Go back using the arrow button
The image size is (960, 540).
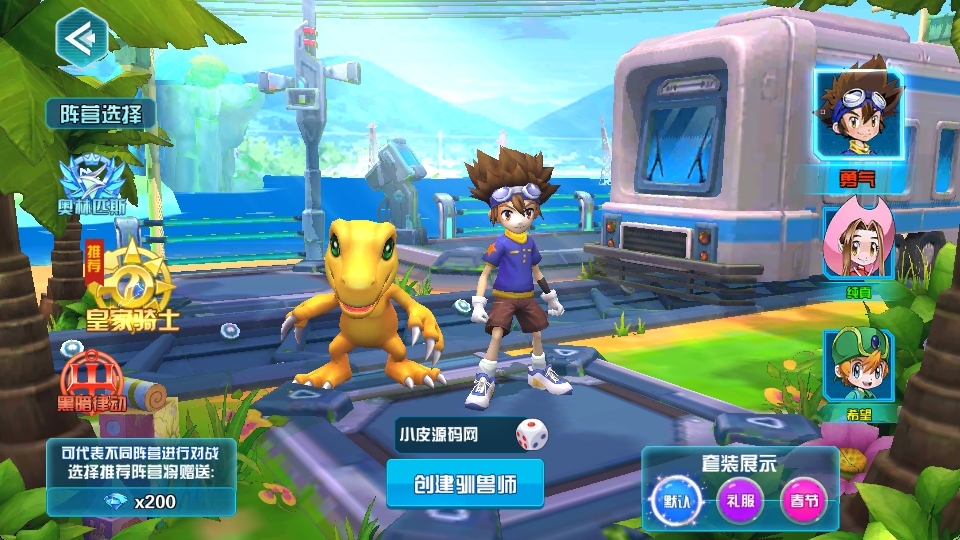coord(81,40)
